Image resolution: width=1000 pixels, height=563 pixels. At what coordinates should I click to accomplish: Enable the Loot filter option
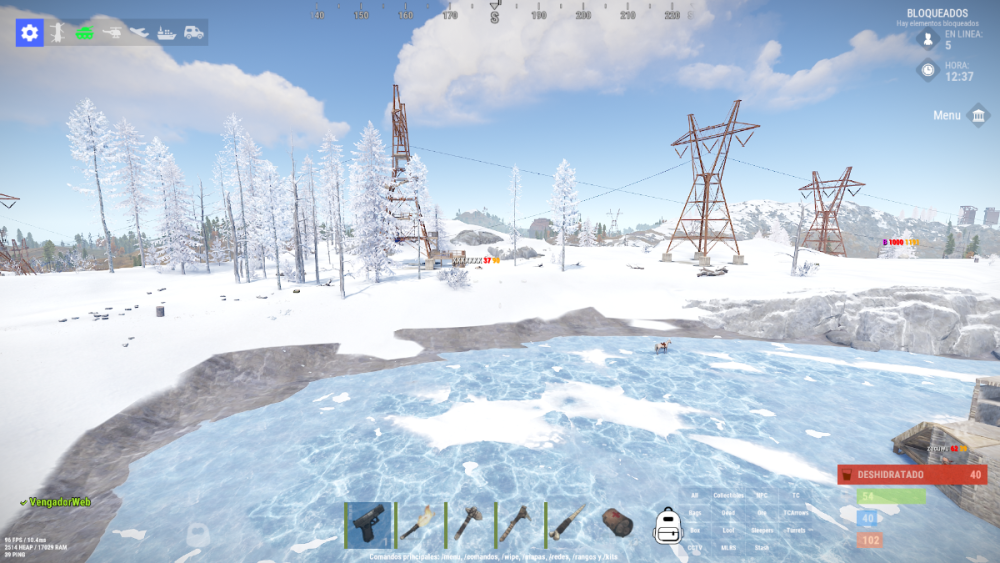click(x=728, y=530)
